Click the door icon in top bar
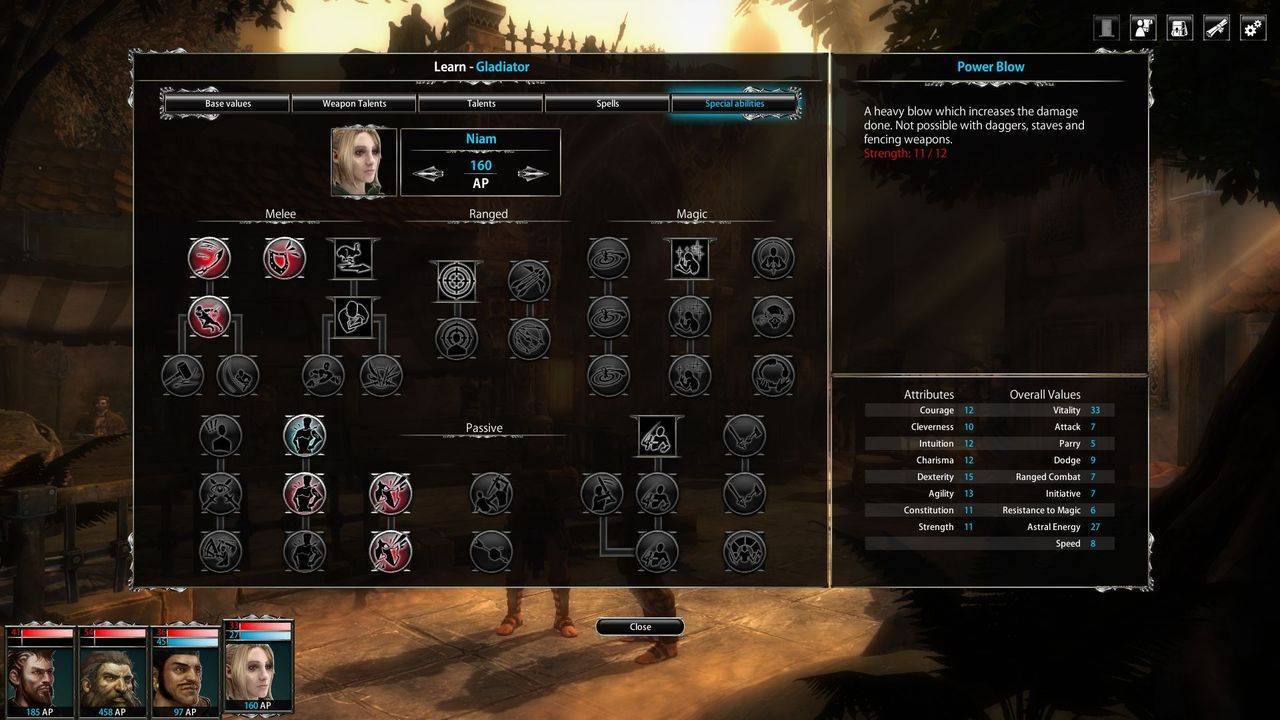This screenshot has width=1280, height=720. coord(1106,28)
